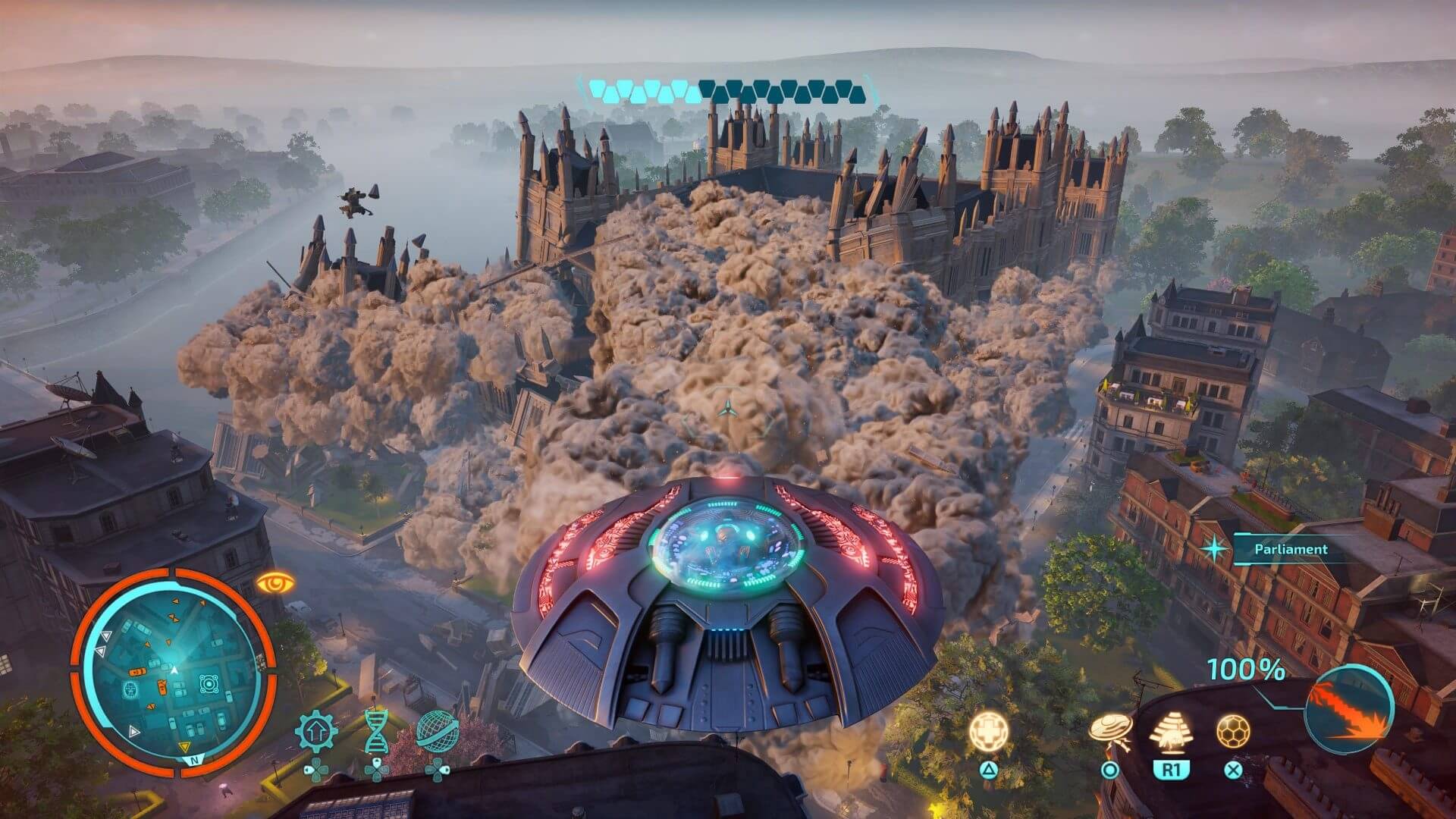Select the DNA helix icon
1456x819 pixels.
376,731
